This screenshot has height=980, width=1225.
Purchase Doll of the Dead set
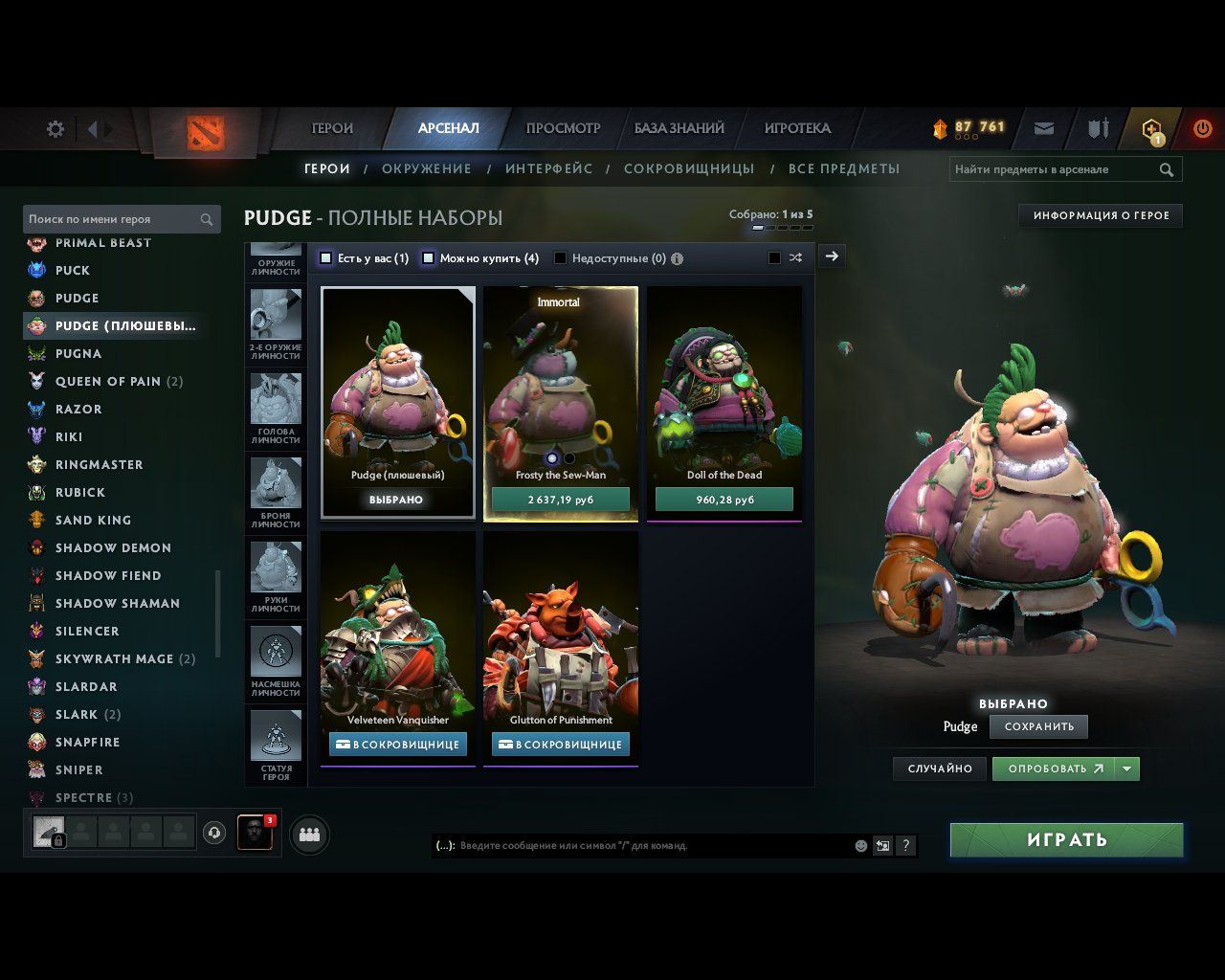(x=724, y=500)
